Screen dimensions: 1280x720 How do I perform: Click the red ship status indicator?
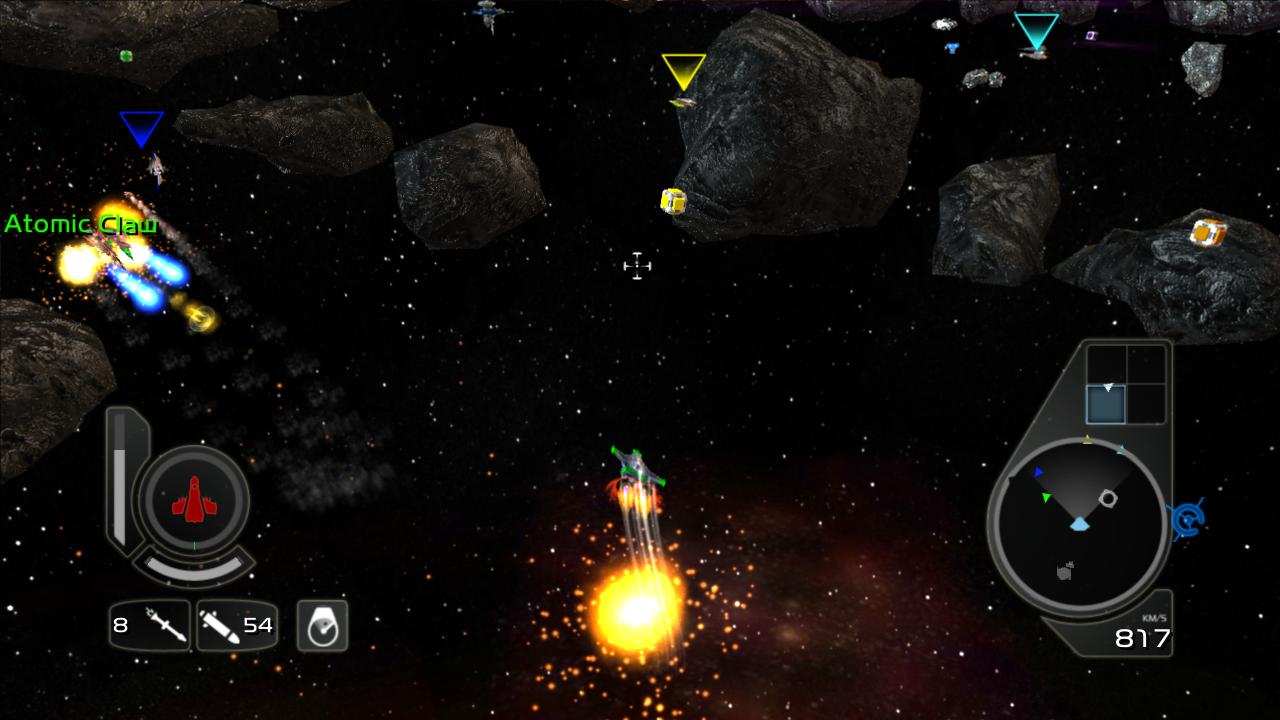coord(194,498)
